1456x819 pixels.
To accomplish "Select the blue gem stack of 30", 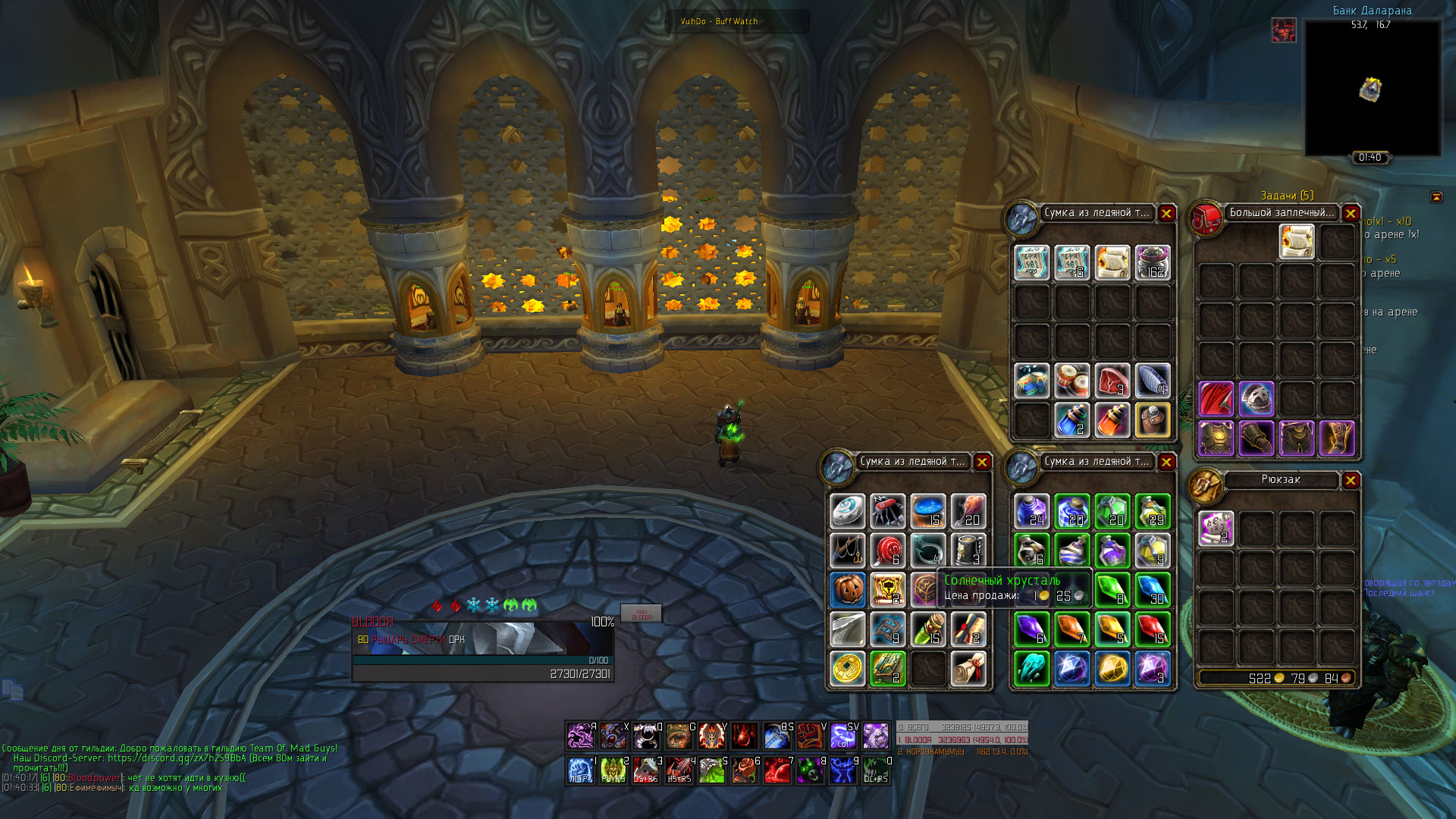I will pos(1152,589).
